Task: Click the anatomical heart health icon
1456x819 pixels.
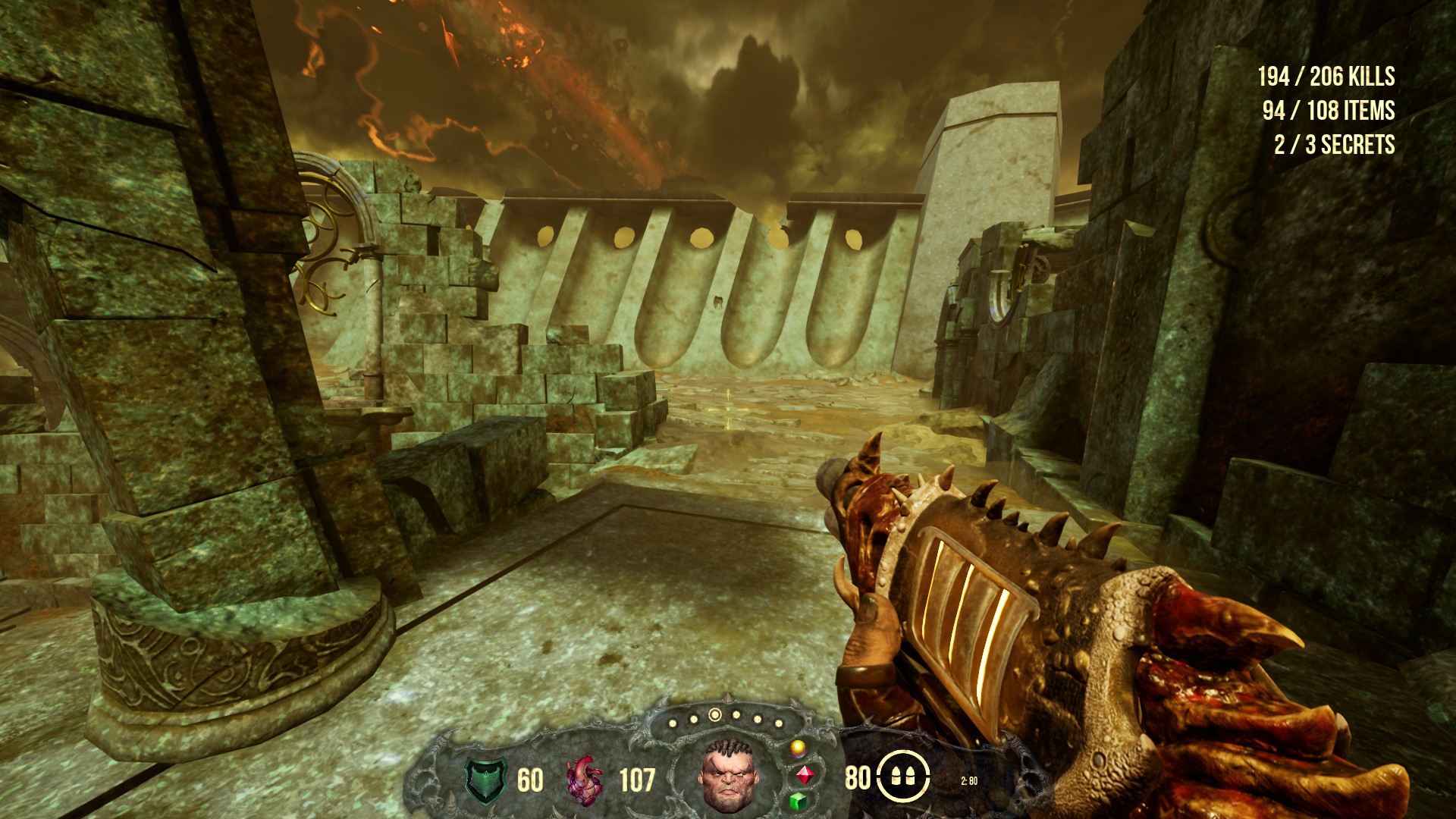Action: pyautogui.click(x=584, y=780)
